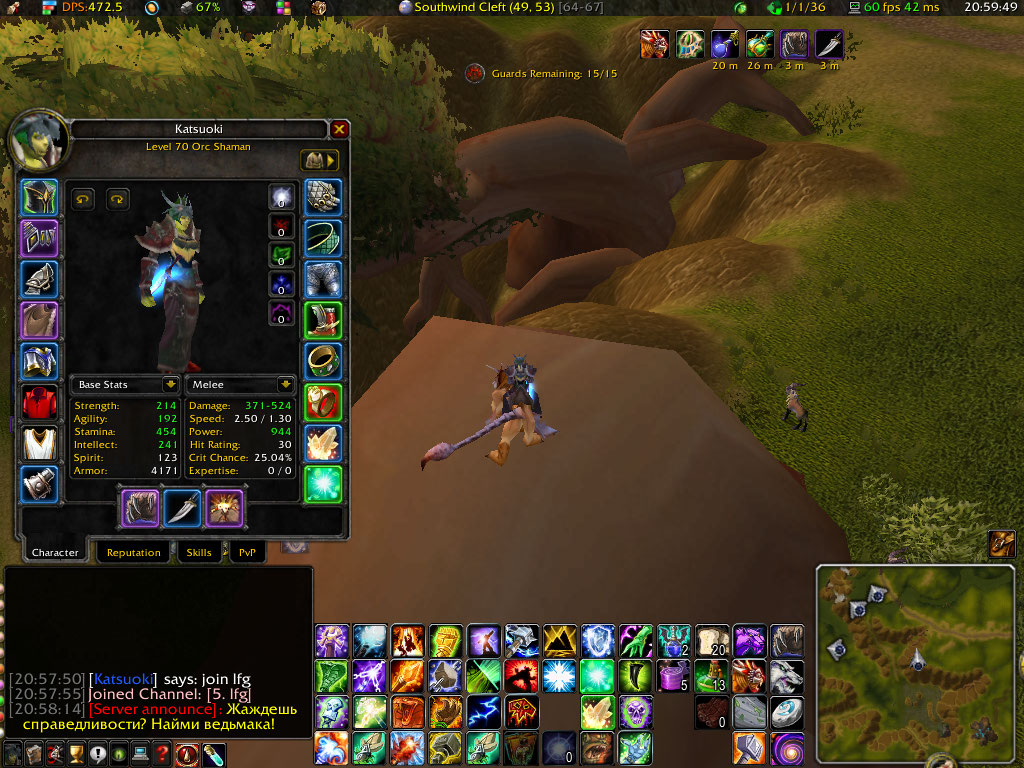1024x768 pixels.
Task: Activate the blue lightning bolt spell
Action: (x=484, y=711)
